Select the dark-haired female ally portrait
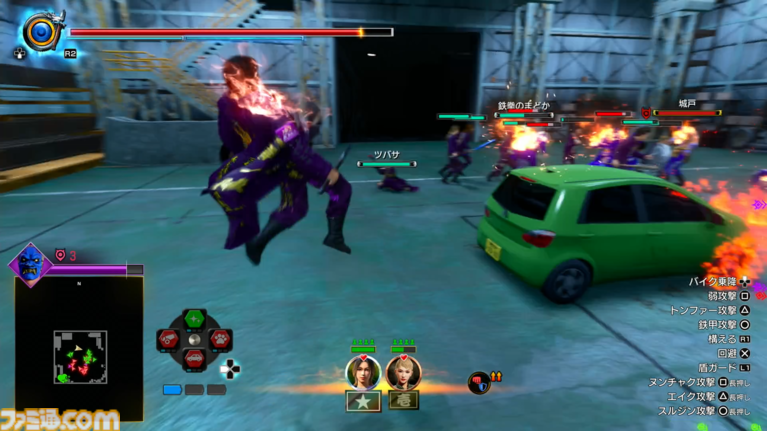 [362, 372]
